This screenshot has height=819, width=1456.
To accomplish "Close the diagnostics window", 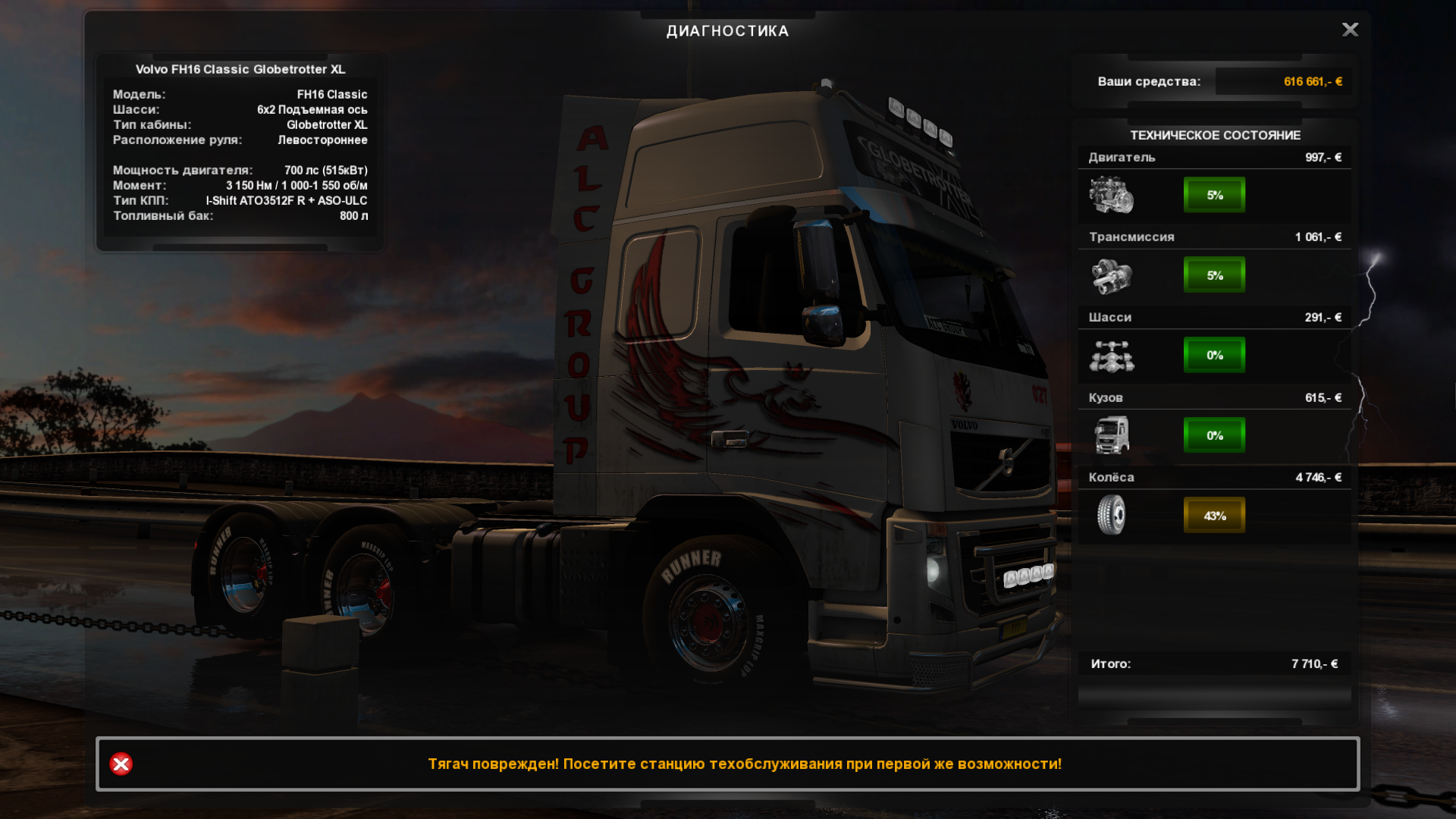I will [1350, 30].
